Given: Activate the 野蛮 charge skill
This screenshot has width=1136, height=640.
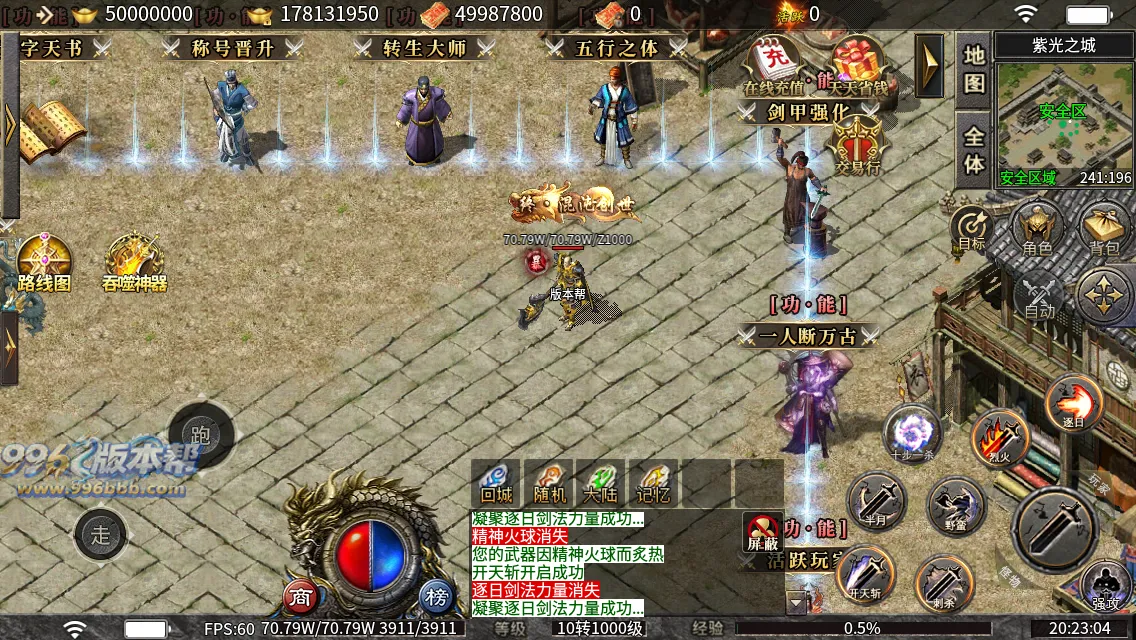Looking at the screenshot, I should click(x=957, y=506).
